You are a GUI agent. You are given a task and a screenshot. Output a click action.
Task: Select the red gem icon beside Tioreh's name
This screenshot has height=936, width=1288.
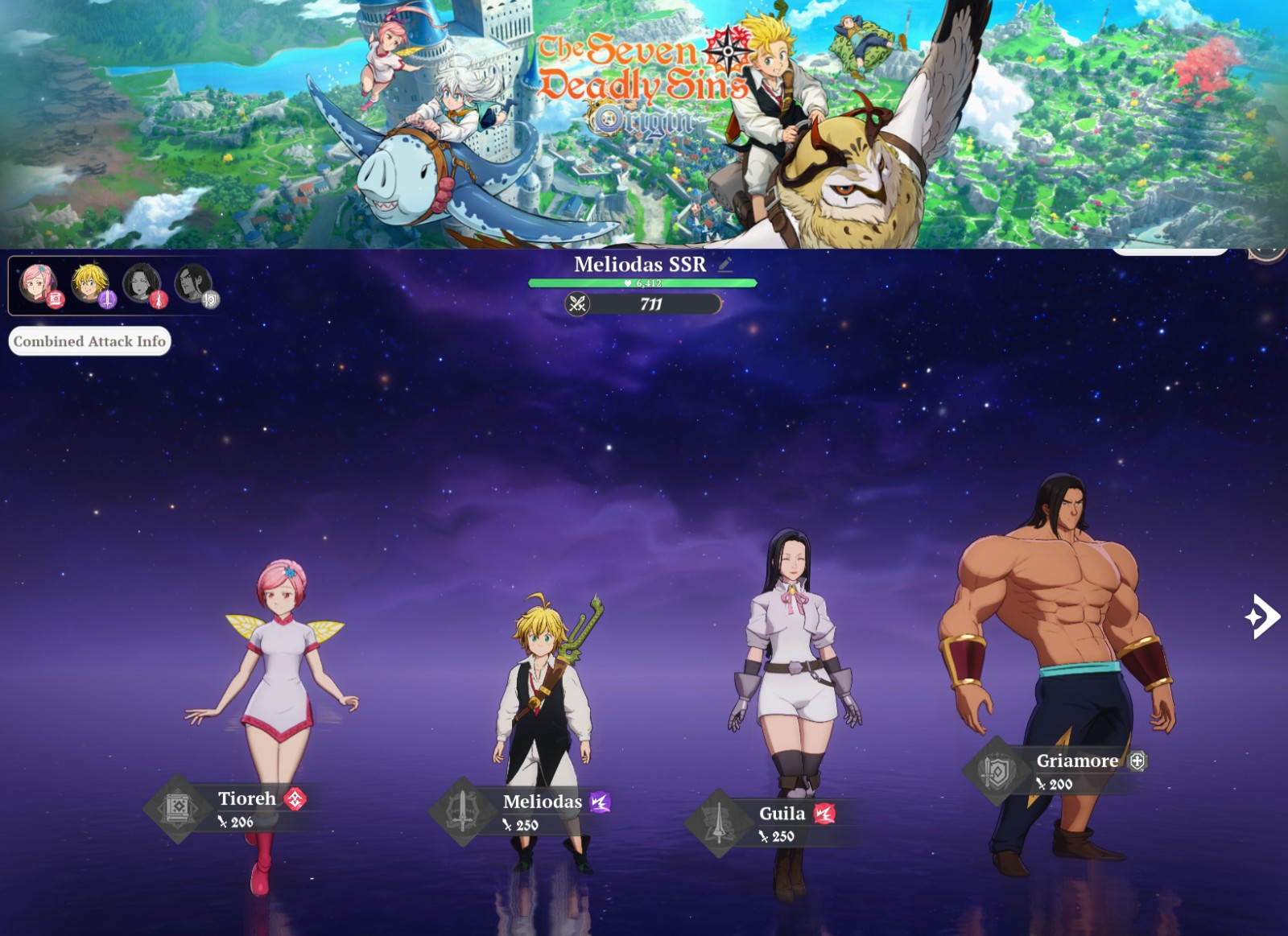(295, 800)
